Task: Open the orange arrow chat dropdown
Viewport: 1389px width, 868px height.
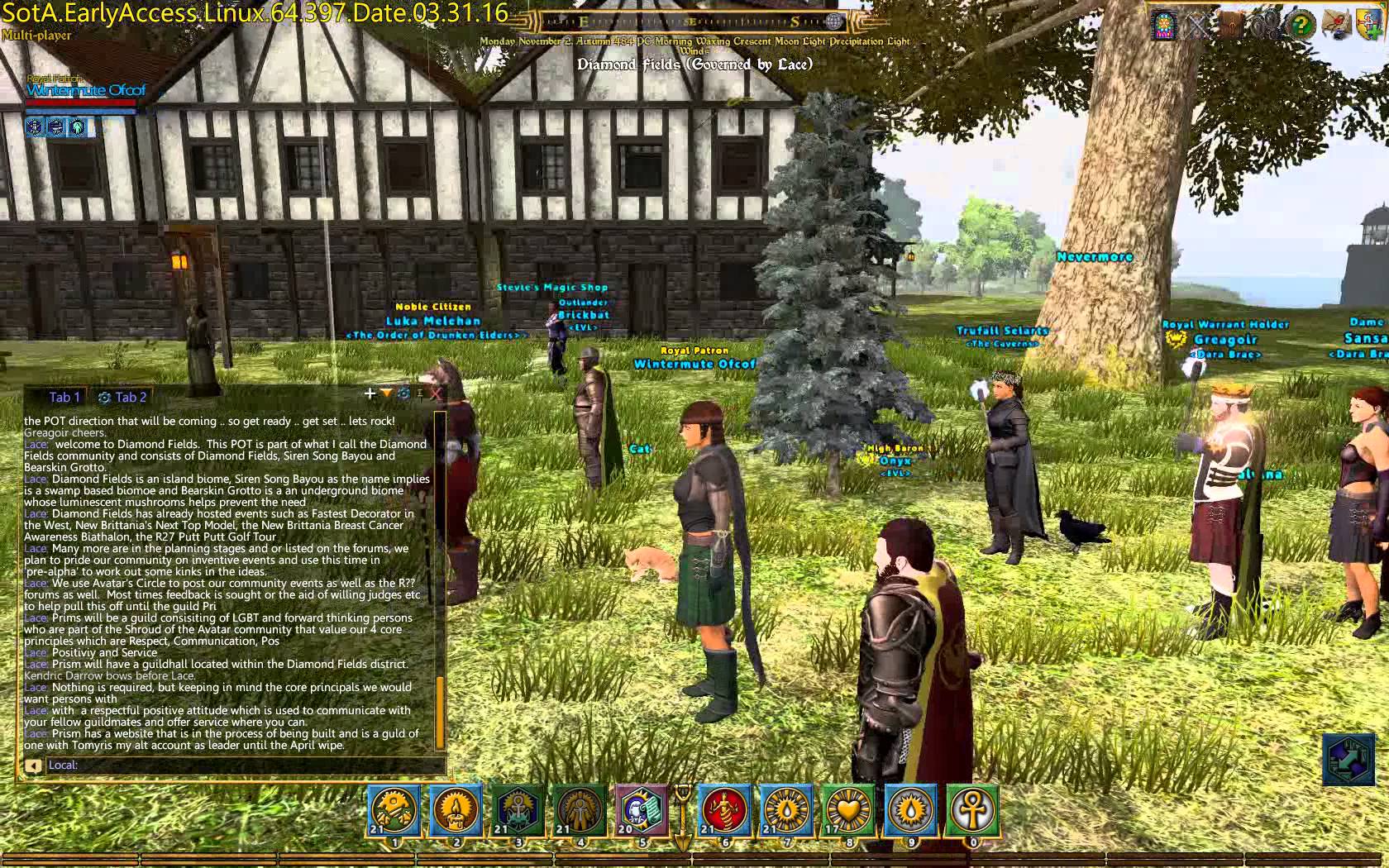Action: coord(386,393)
